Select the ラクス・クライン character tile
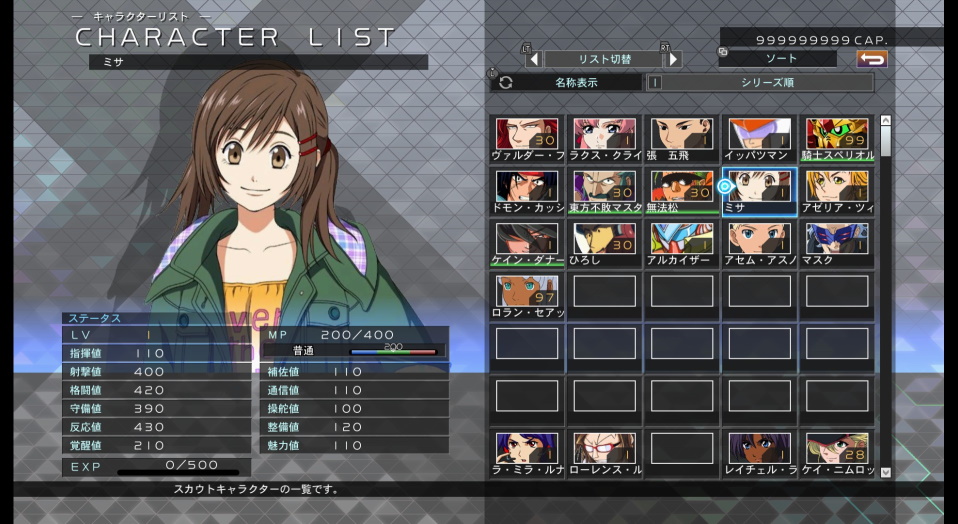This screenshot has height=524, width=958. coord(605,139)
